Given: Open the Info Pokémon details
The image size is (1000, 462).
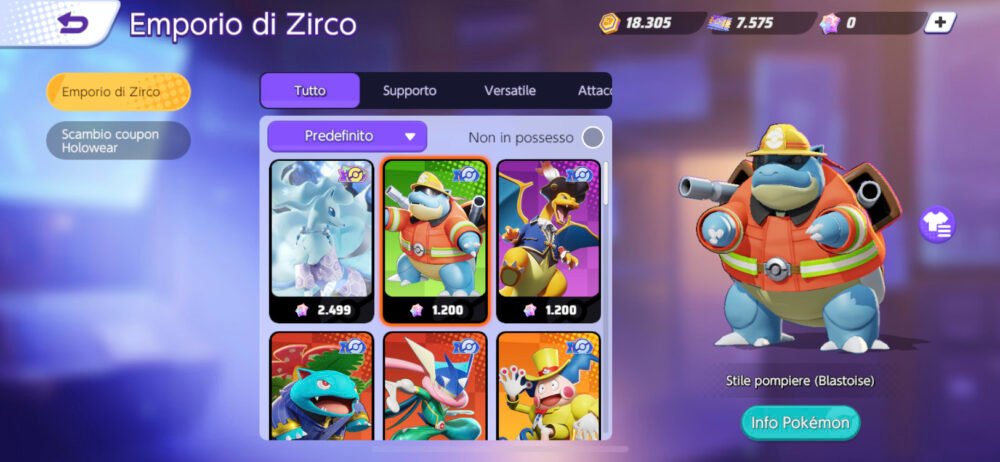Looking at the screenshot, I should (x=799, y=422).
